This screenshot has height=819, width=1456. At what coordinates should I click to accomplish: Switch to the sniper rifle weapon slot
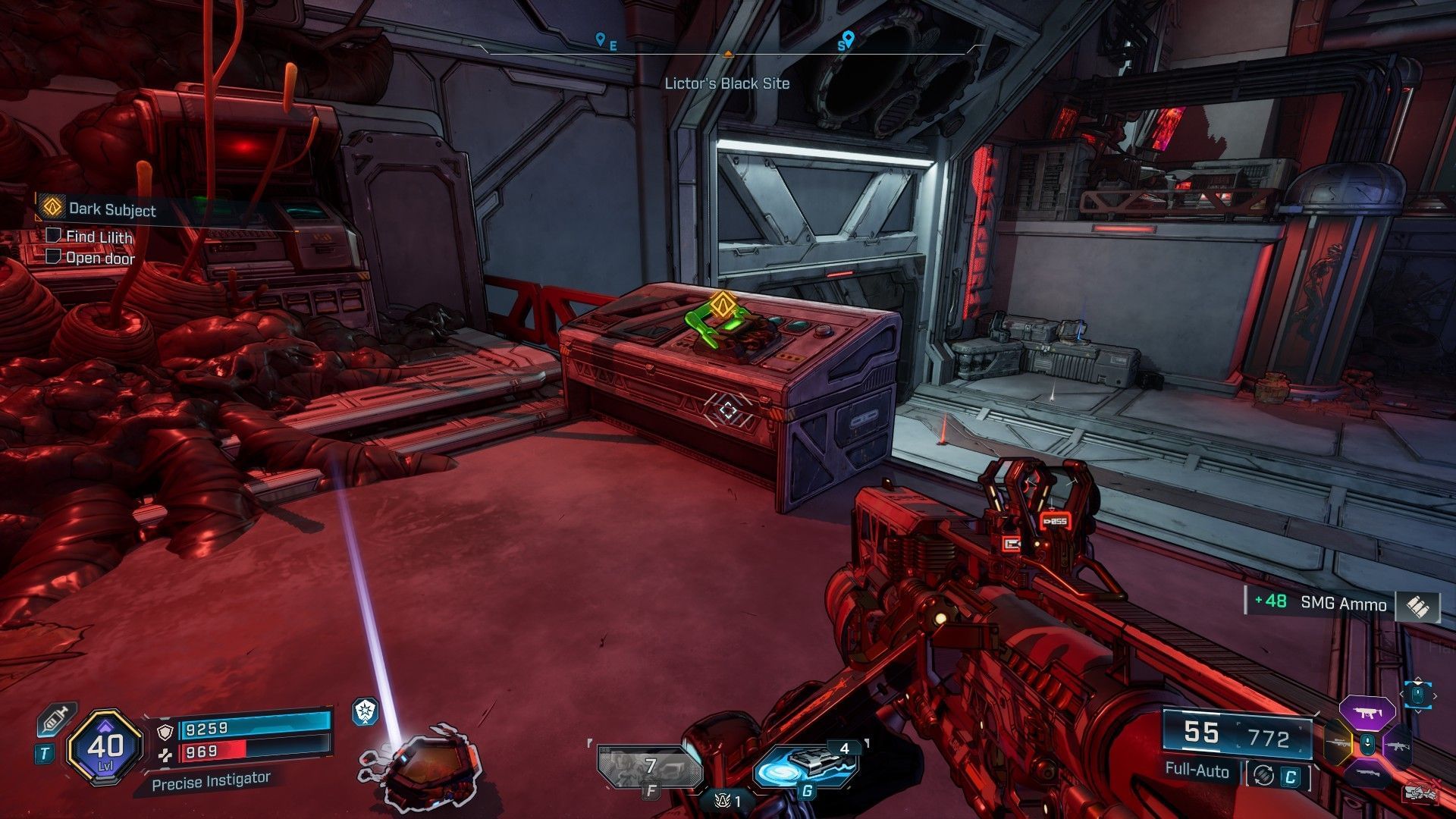click(x=1338, y=744)
